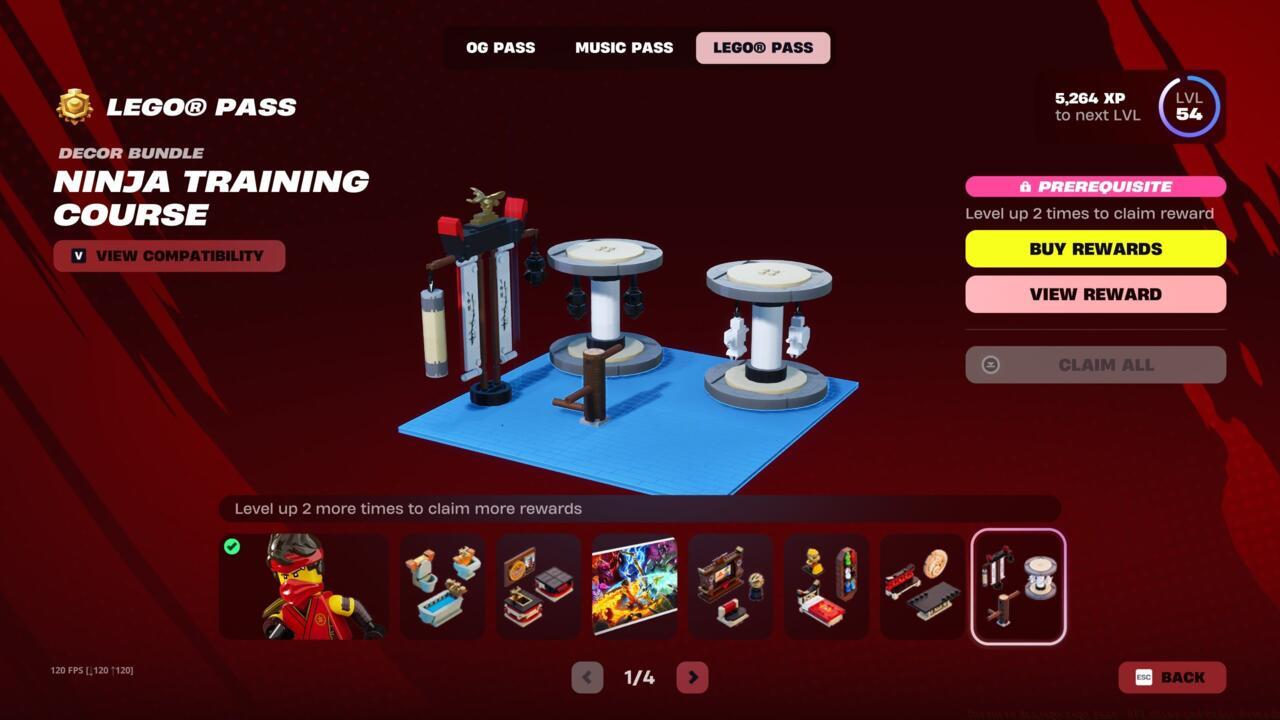Click the left pagination arrow
This screenshot has width=1280, height=720.
tap(586, 677)
